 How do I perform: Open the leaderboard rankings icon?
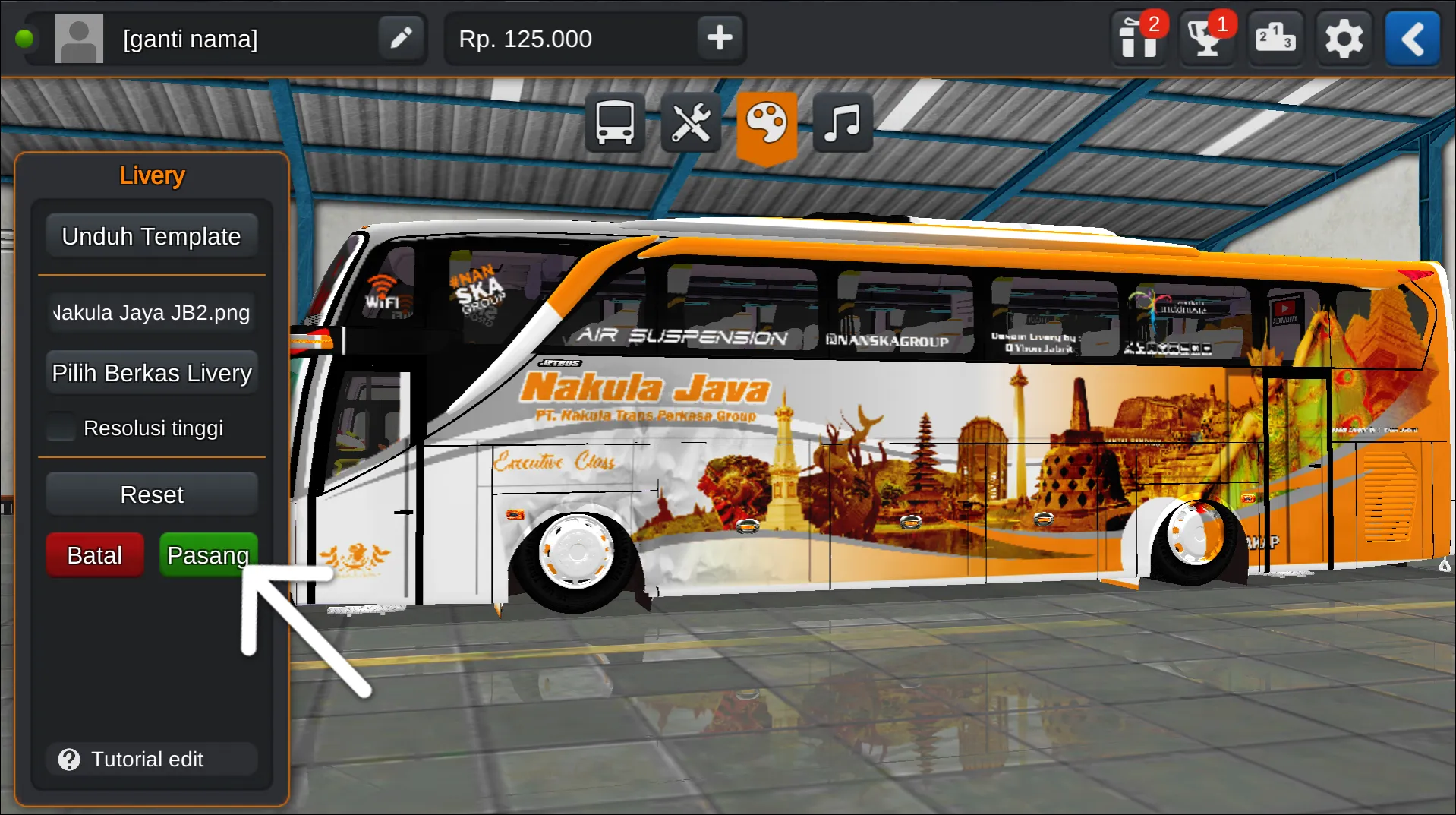point(1275,38)
